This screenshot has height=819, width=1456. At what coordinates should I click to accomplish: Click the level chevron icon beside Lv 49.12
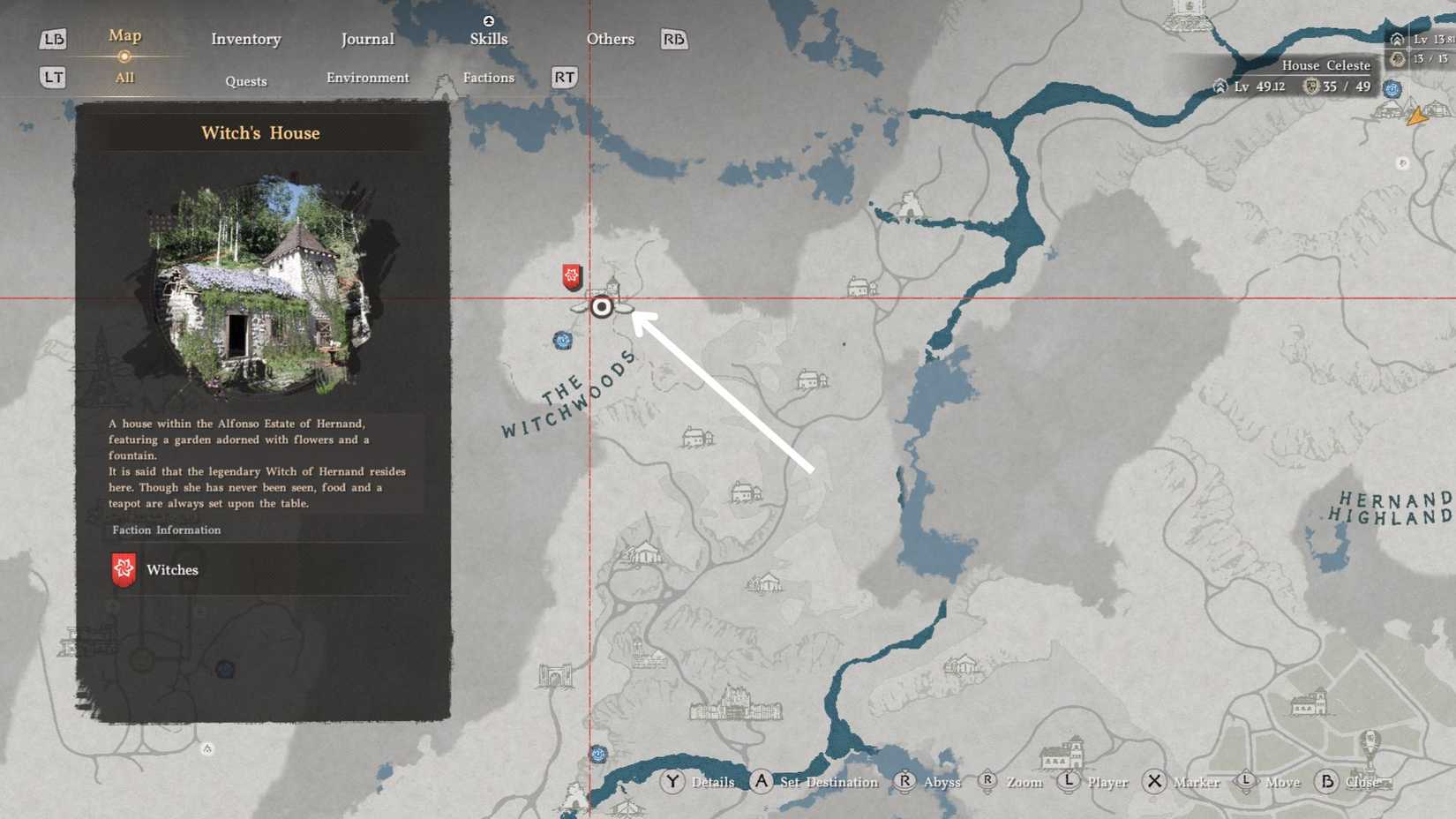point(1220,87)
